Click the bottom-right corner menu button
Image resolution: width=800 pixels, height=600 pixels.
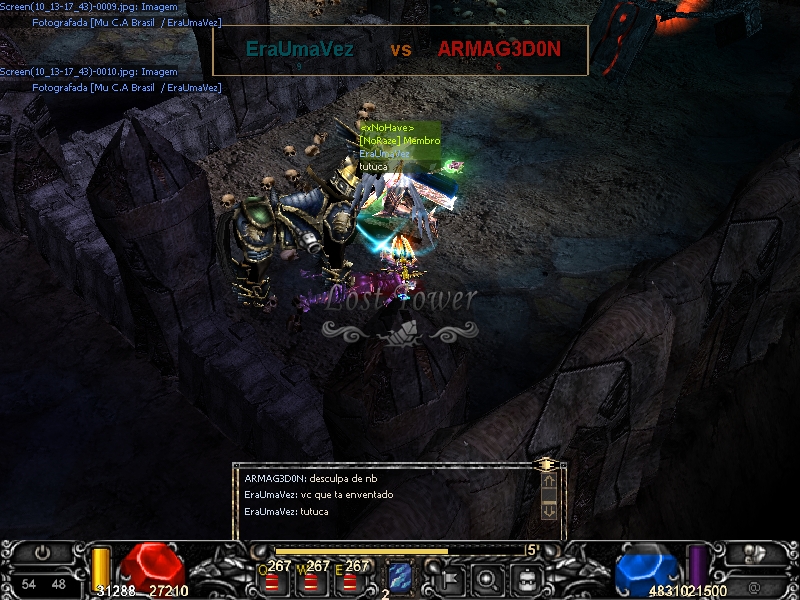click(754, 553)
